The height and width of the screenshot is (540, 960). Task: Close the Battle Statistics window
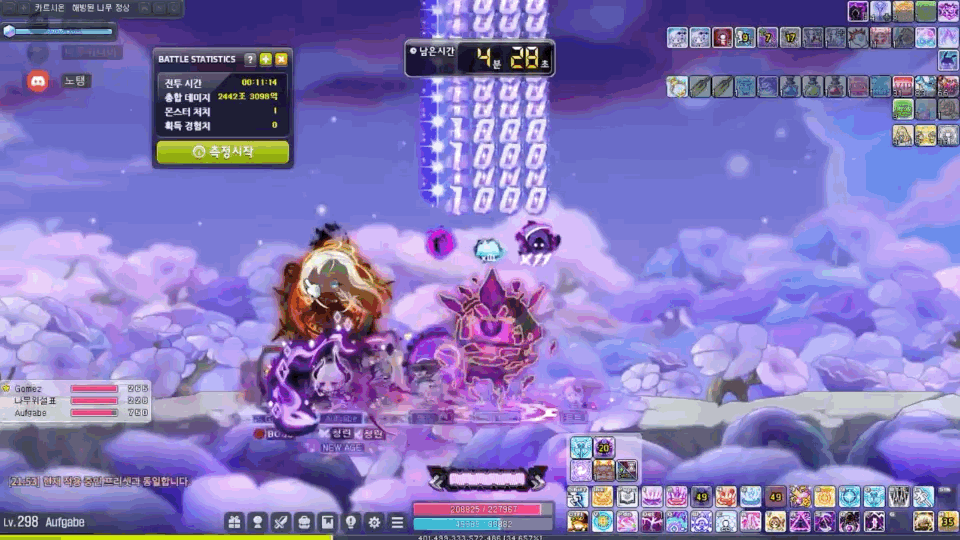(282, 60)
